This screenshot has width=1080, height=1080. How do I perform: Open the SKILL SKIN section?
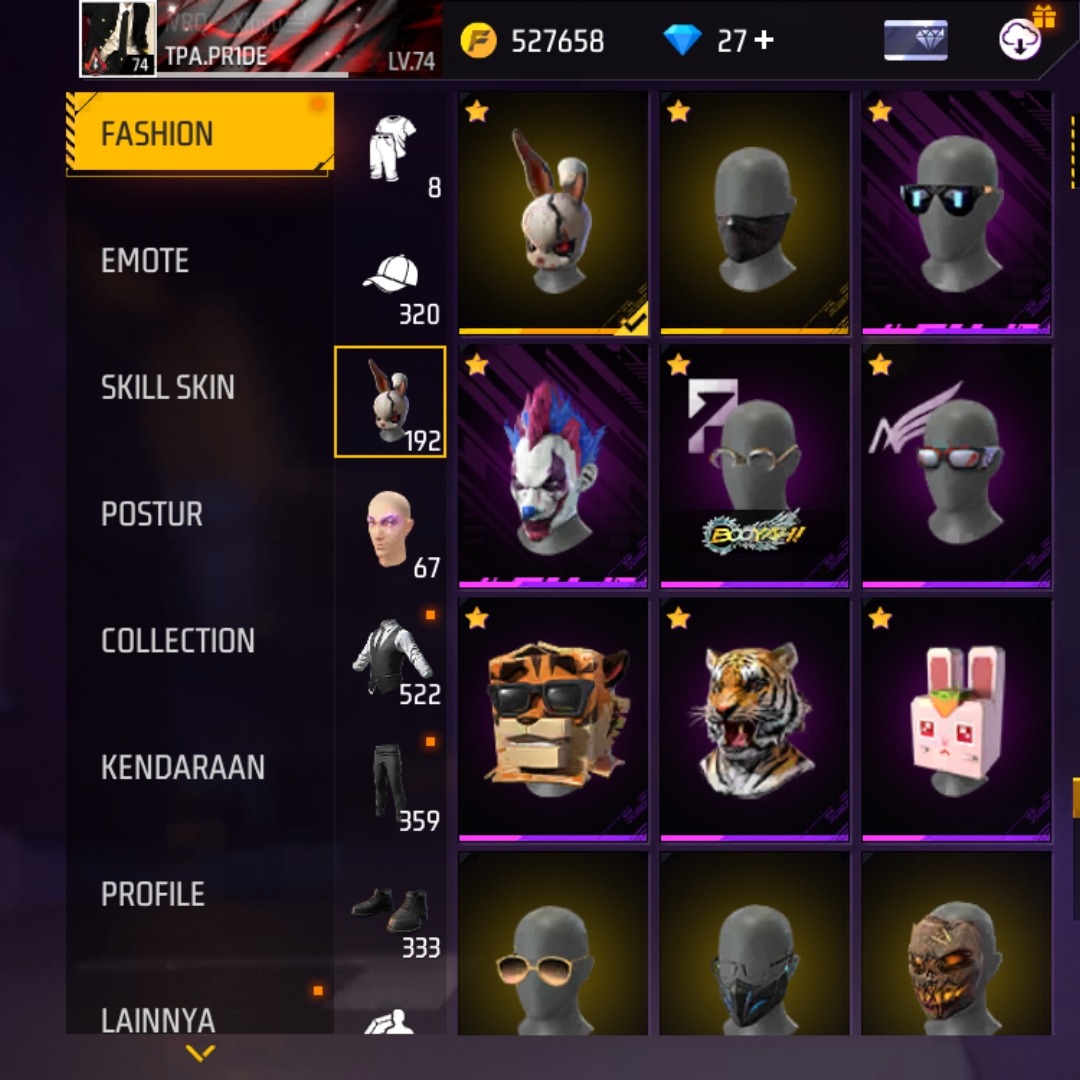168,388
